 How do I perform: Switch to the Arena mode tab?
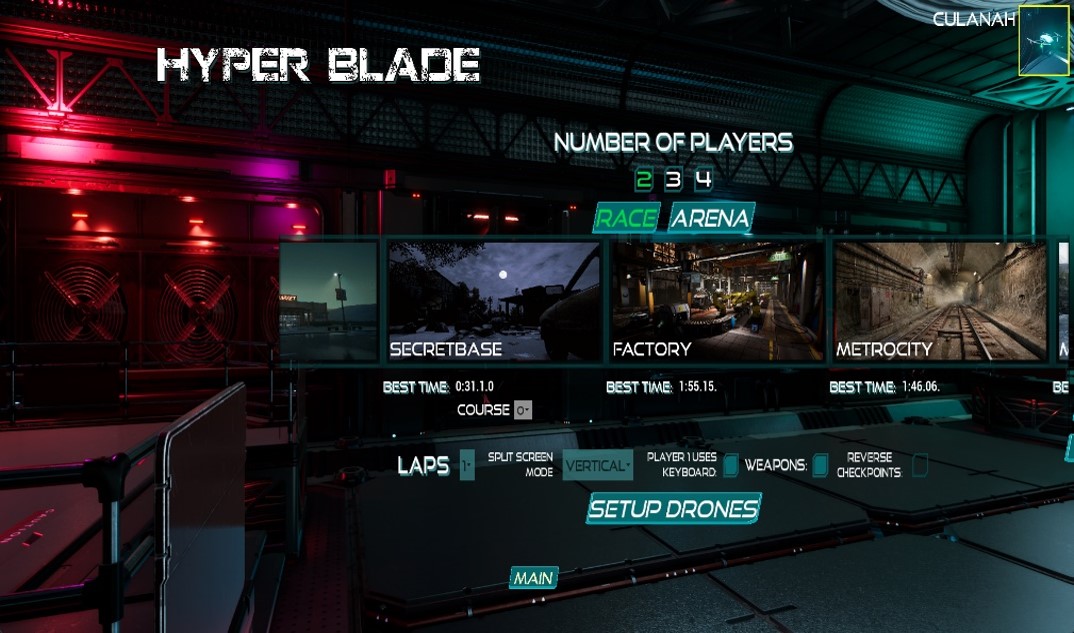(710, 218)
